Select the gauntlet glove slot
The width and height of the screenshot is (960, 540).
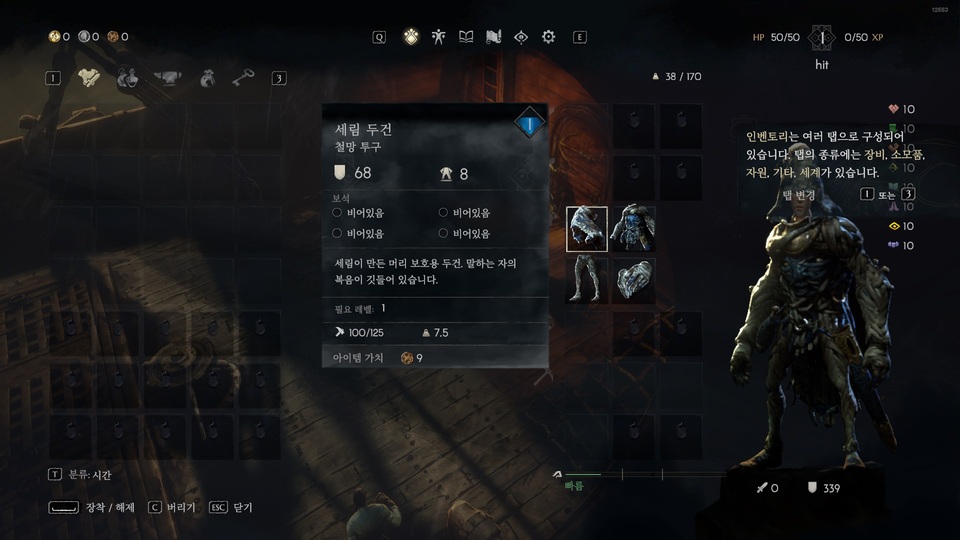tap(633, 278)
